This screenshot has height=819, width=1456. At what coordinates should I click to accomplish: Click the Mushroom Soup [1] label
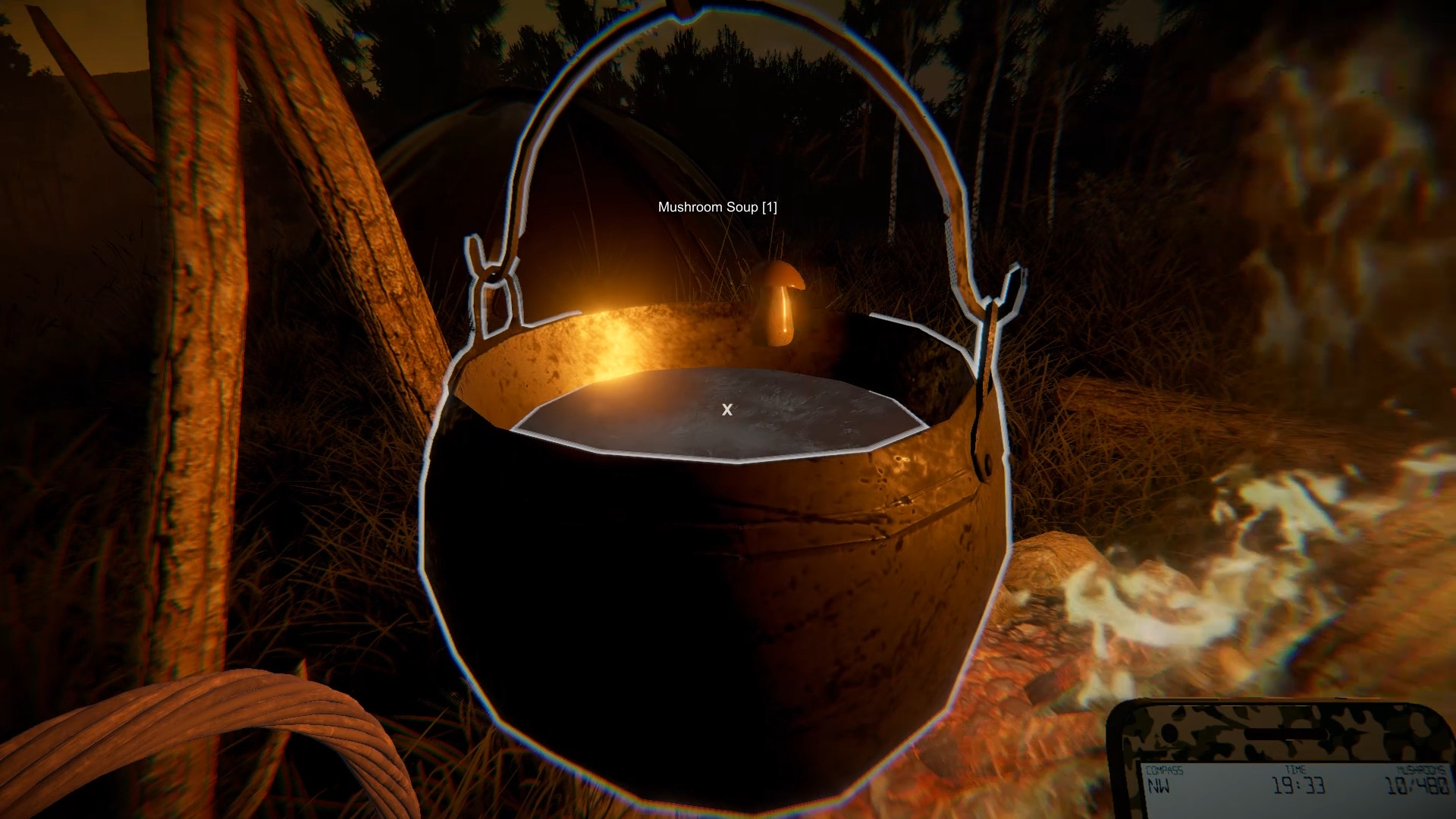click(x=719, y=206)
